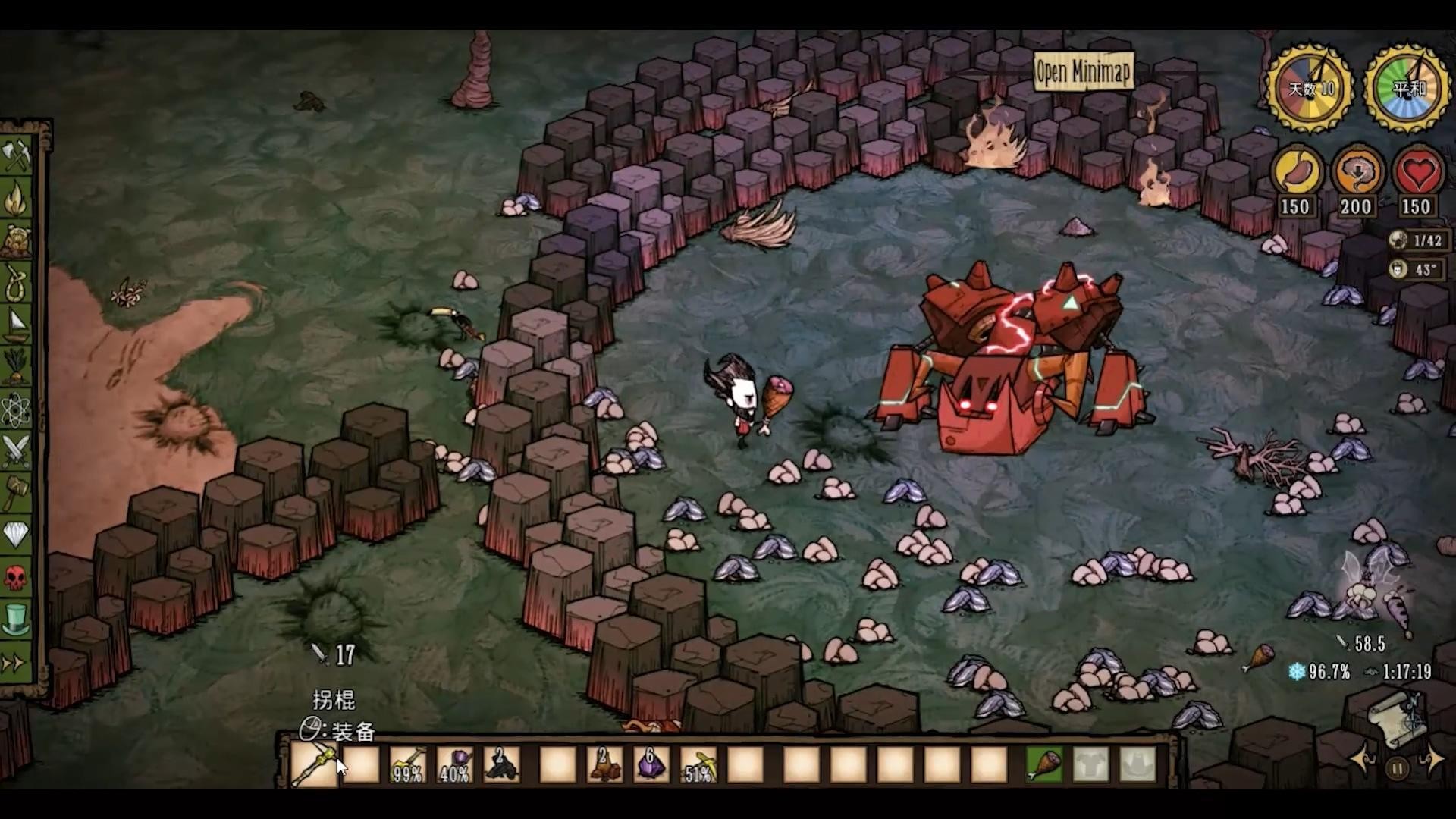Pick the purple gem stack of six

tap(650, 764)
